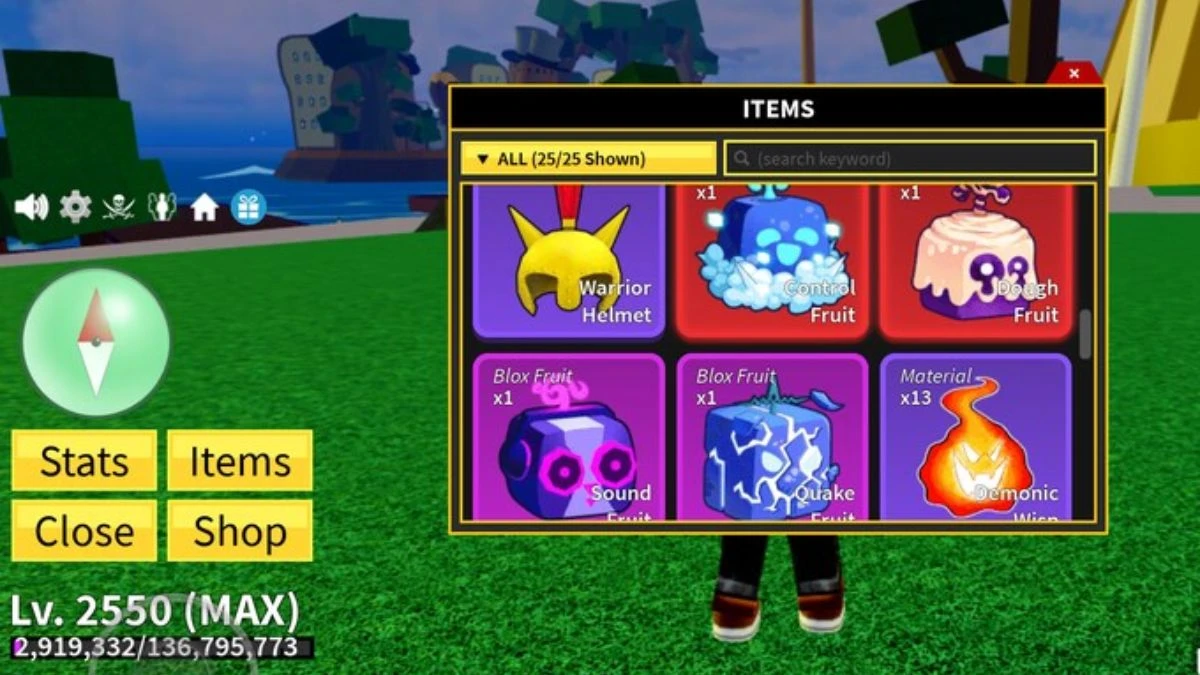Screen dimensions: 1200x675
Task: Click the pirate skull crossbones icon
Action: (118, 207)
